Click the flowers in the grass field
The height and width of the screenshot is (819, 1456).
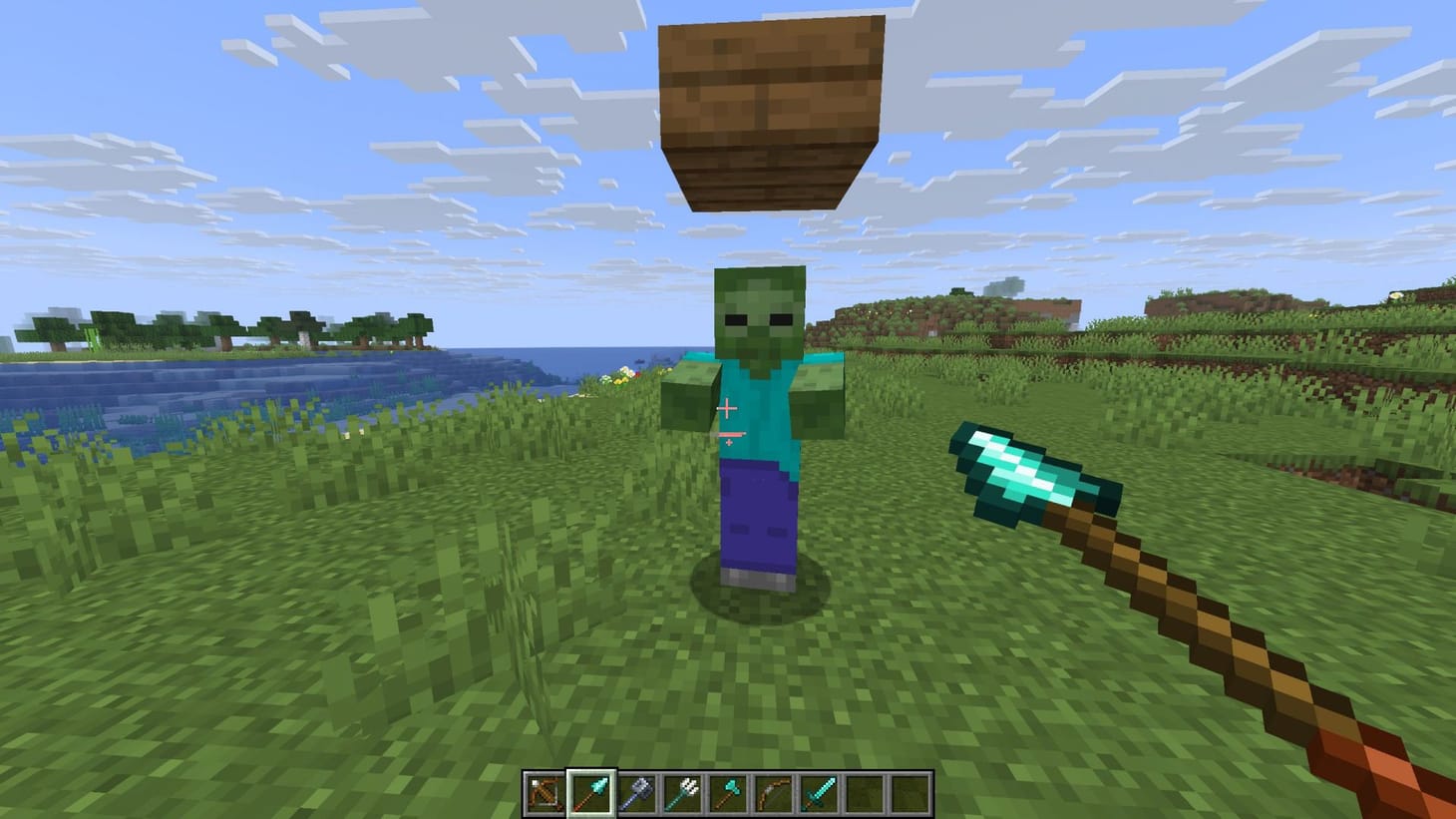pos(623,379)
